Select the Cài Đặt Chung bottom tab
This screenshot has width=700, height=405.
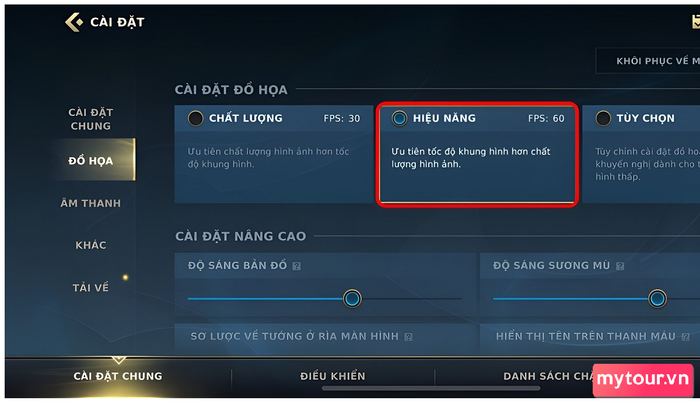pos(118,376)
